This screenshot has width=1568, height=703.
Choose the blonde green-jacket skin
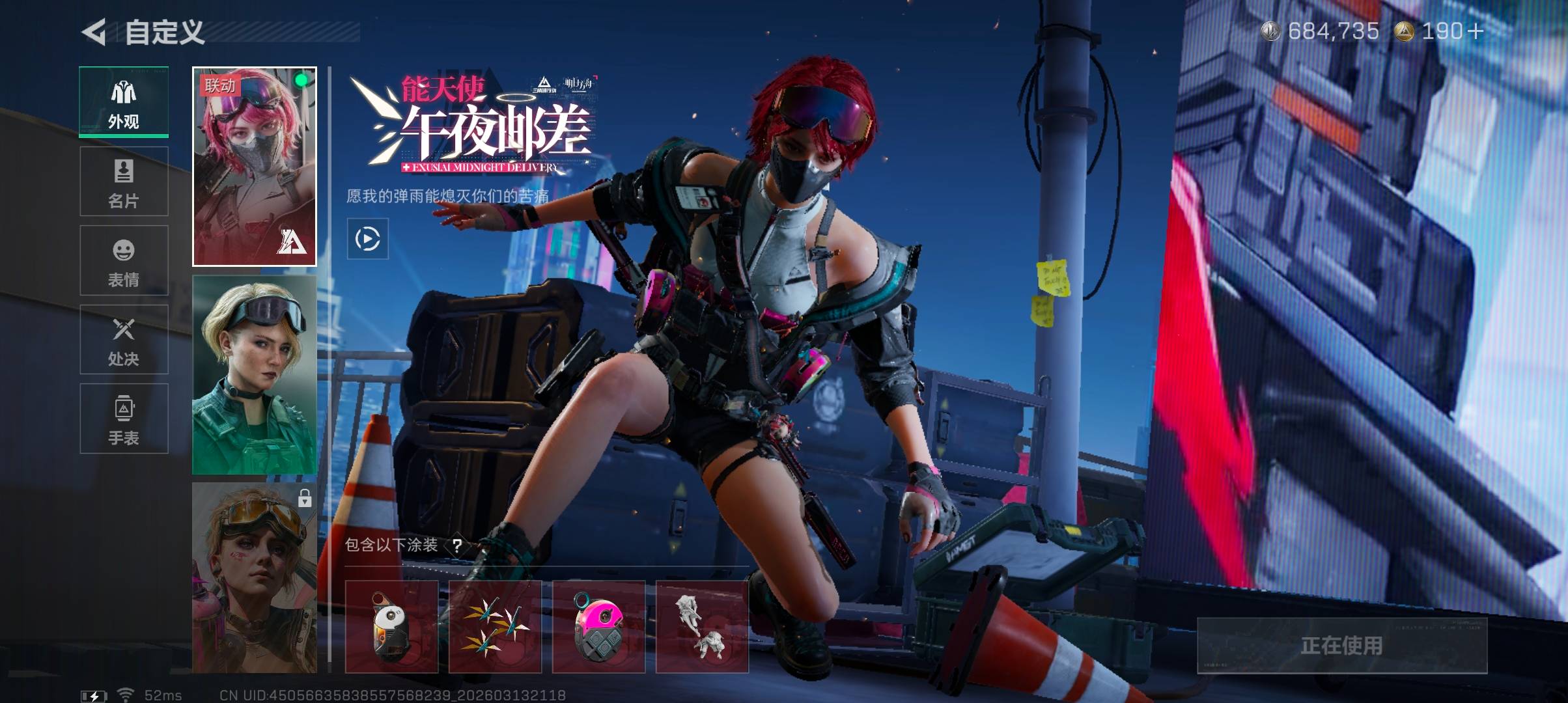255,375
